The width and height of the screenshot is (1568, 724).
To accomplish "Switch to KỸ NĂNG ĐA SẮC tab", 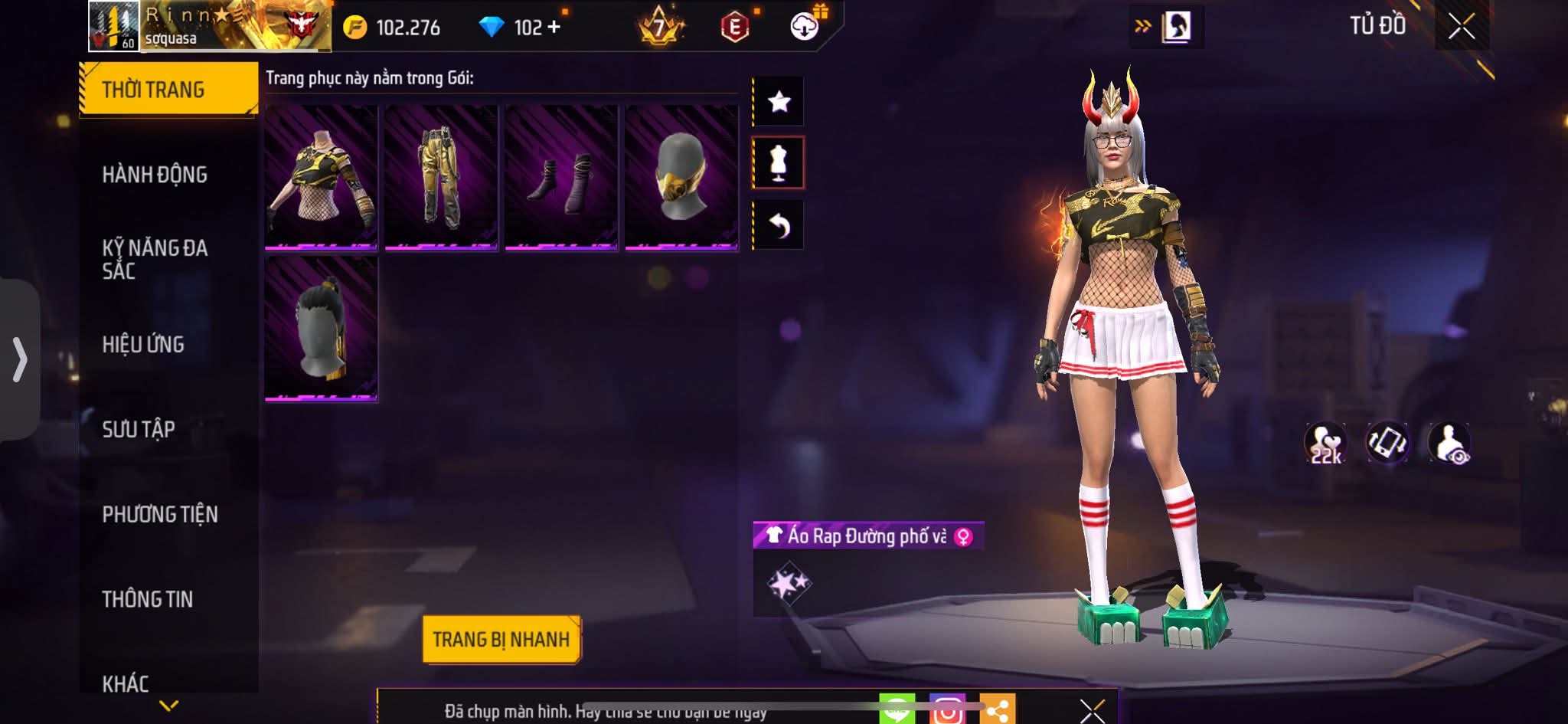I will pyautogui.click(x=155, y=259).
